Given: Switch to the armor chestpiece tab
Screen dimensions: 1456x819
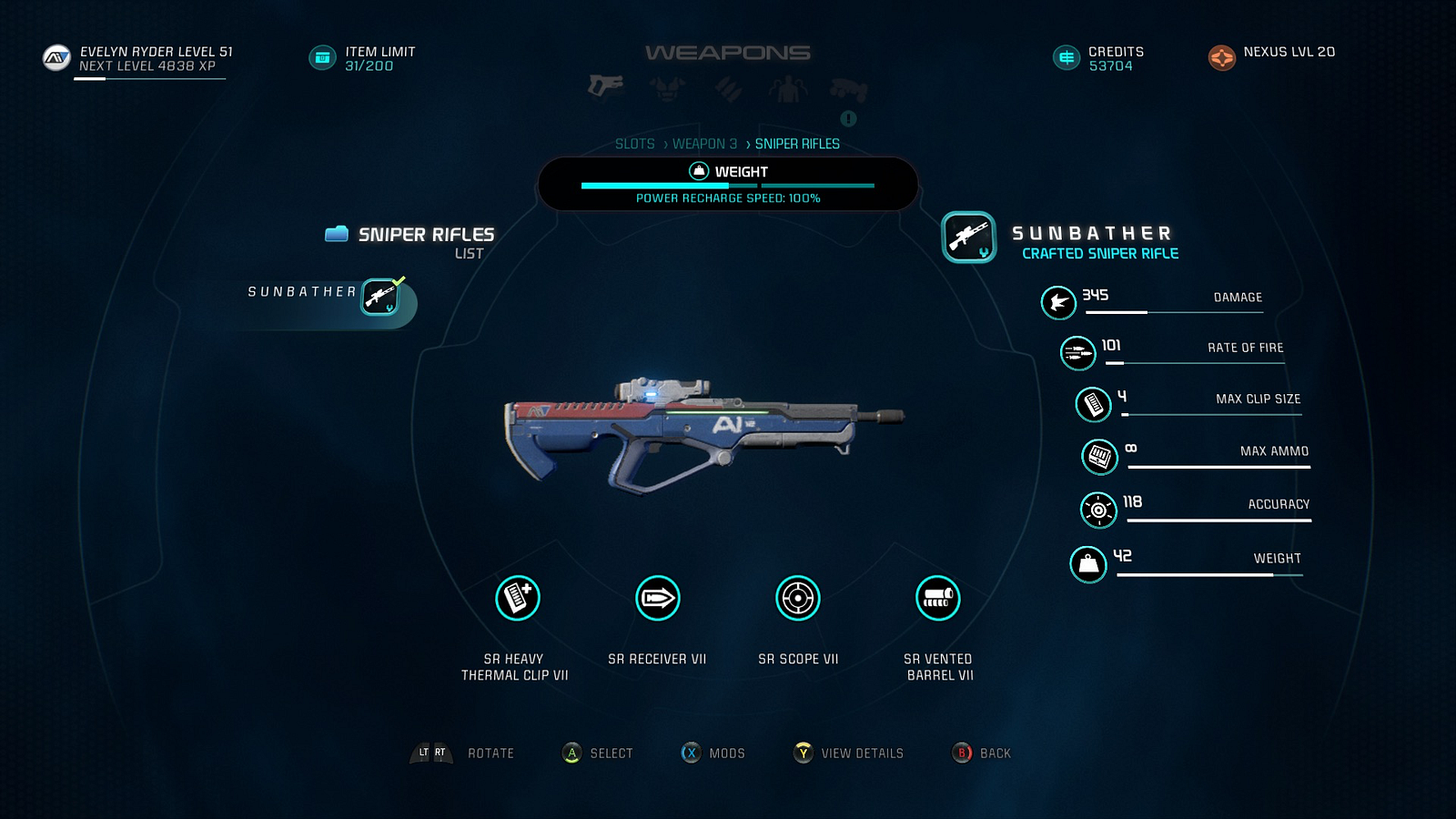Looking at the screenshot, I should coord(667,88).
